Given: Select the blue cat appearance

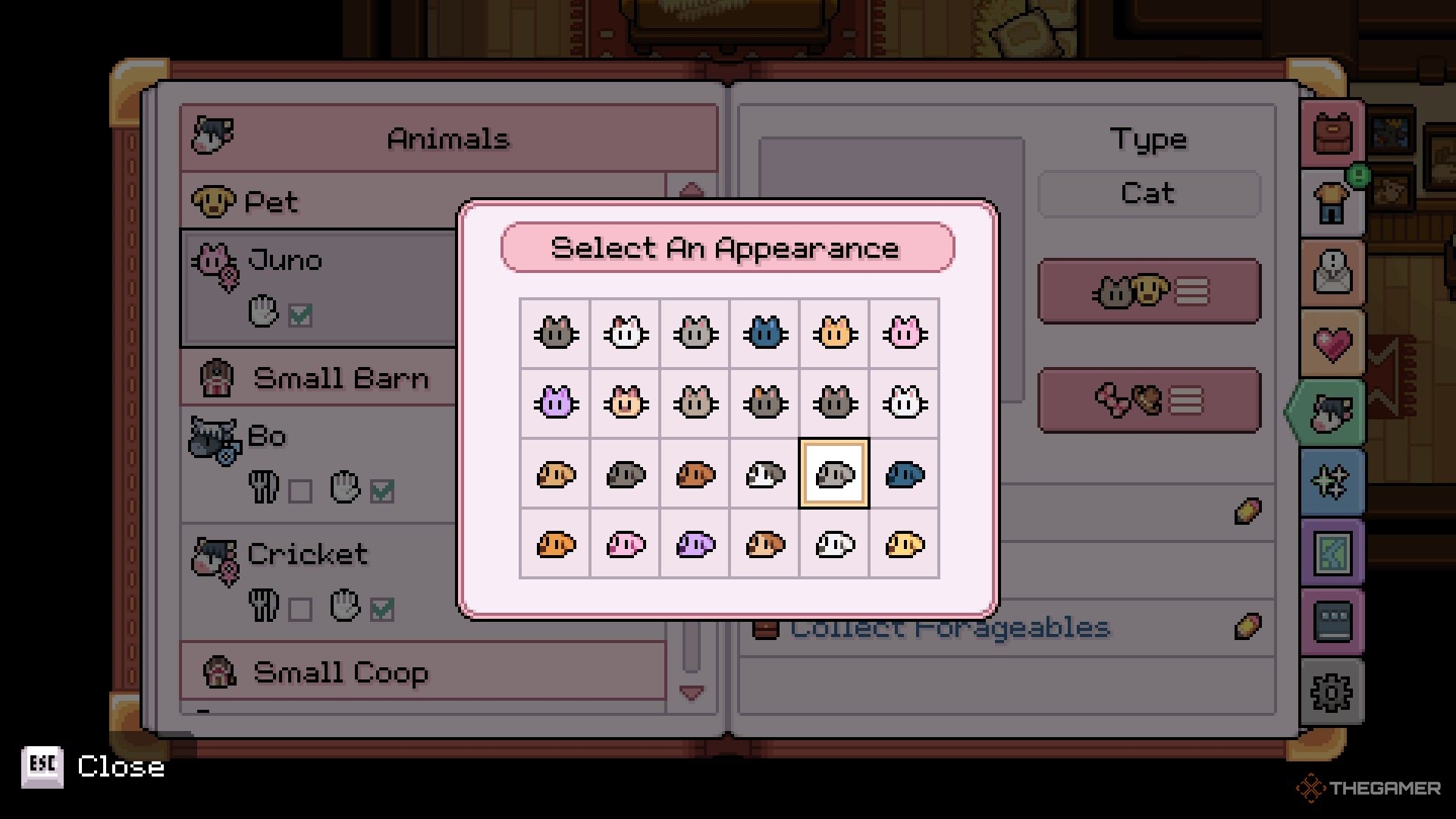Looking at the screenshot, I should pos(764,333).
